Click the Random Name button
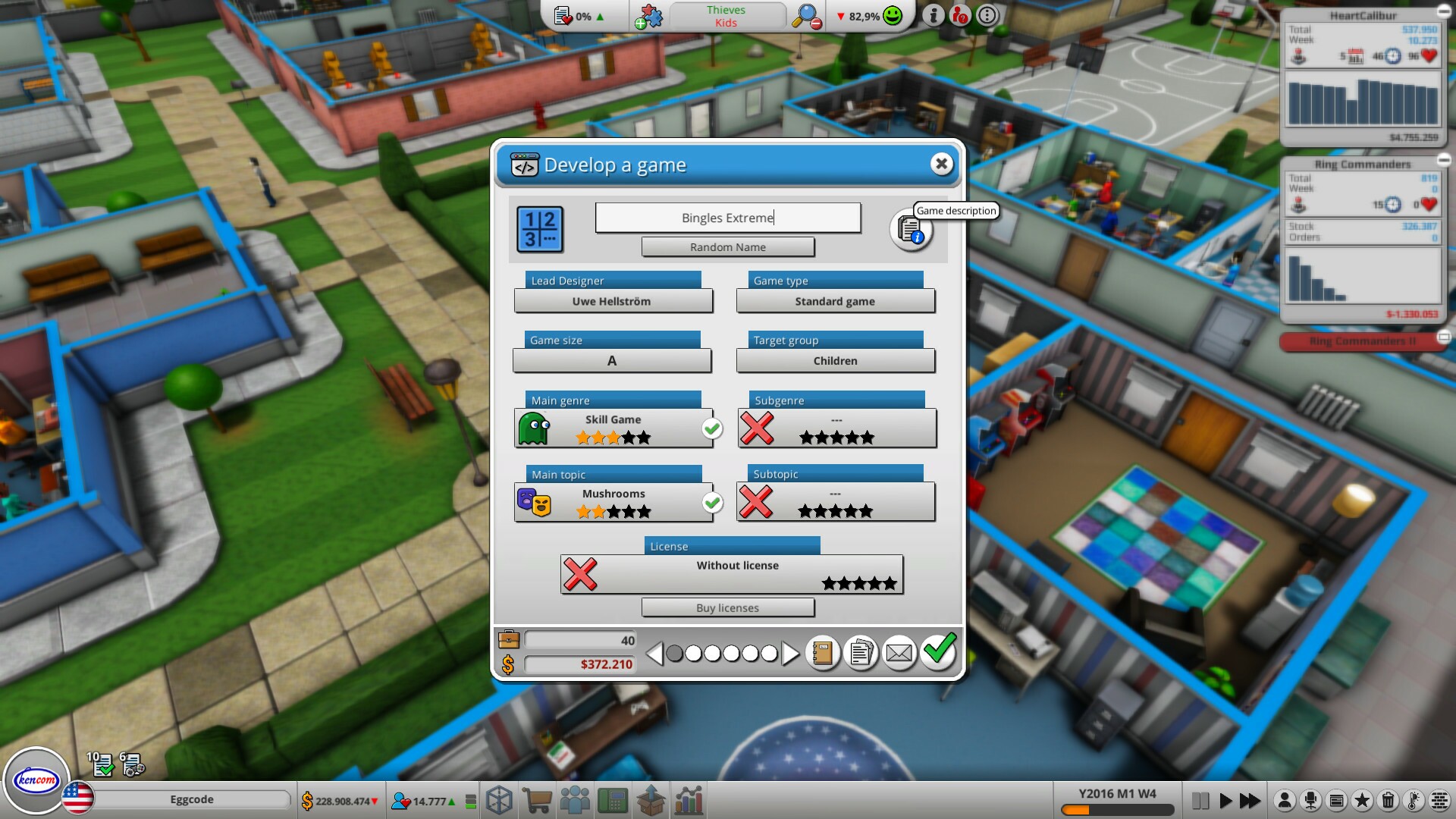Image resolution: width=1456 pixels, height=819 pixels. coord(727,247)
